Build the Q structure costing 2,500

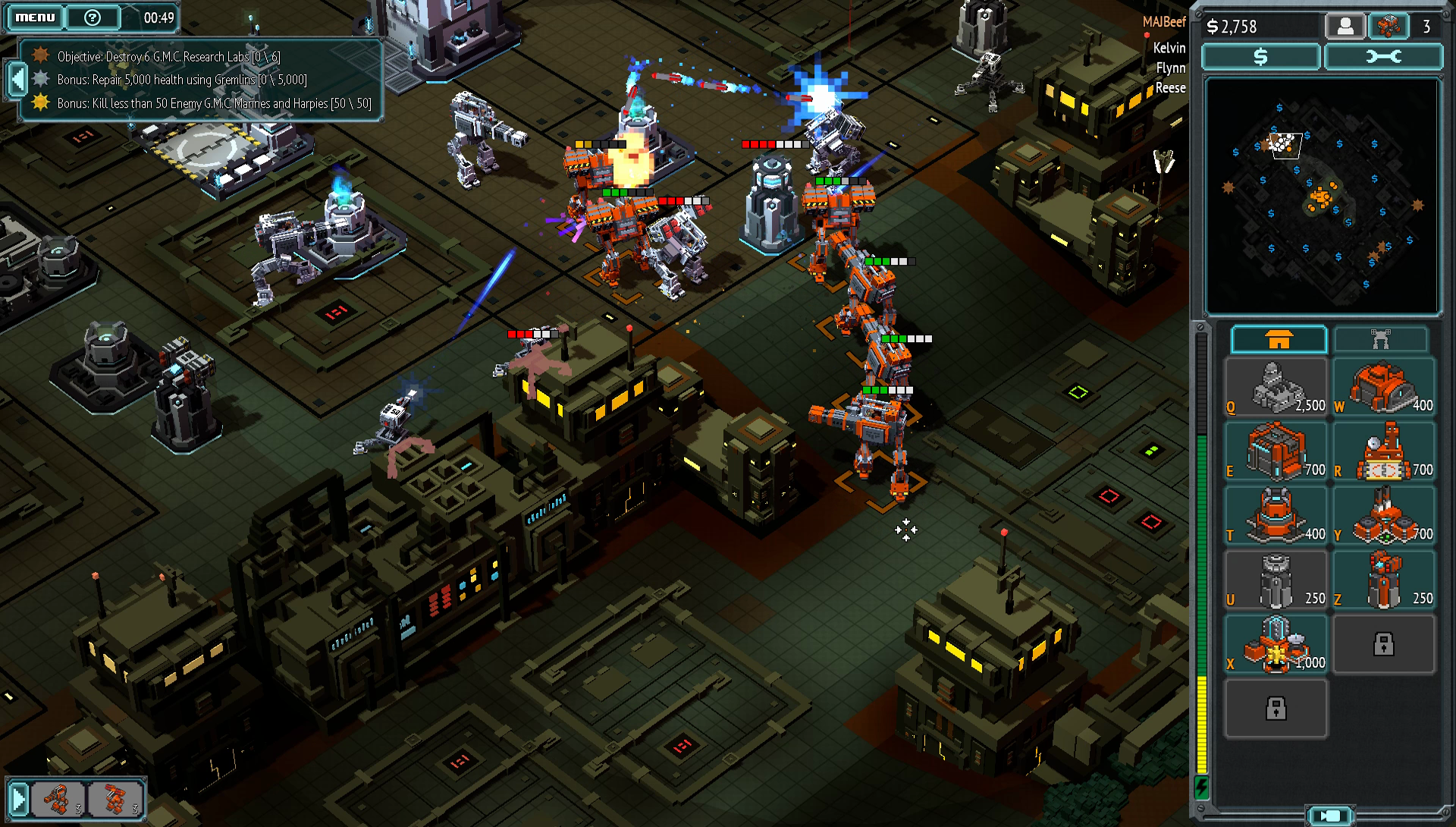click(x=1276, y=388)
